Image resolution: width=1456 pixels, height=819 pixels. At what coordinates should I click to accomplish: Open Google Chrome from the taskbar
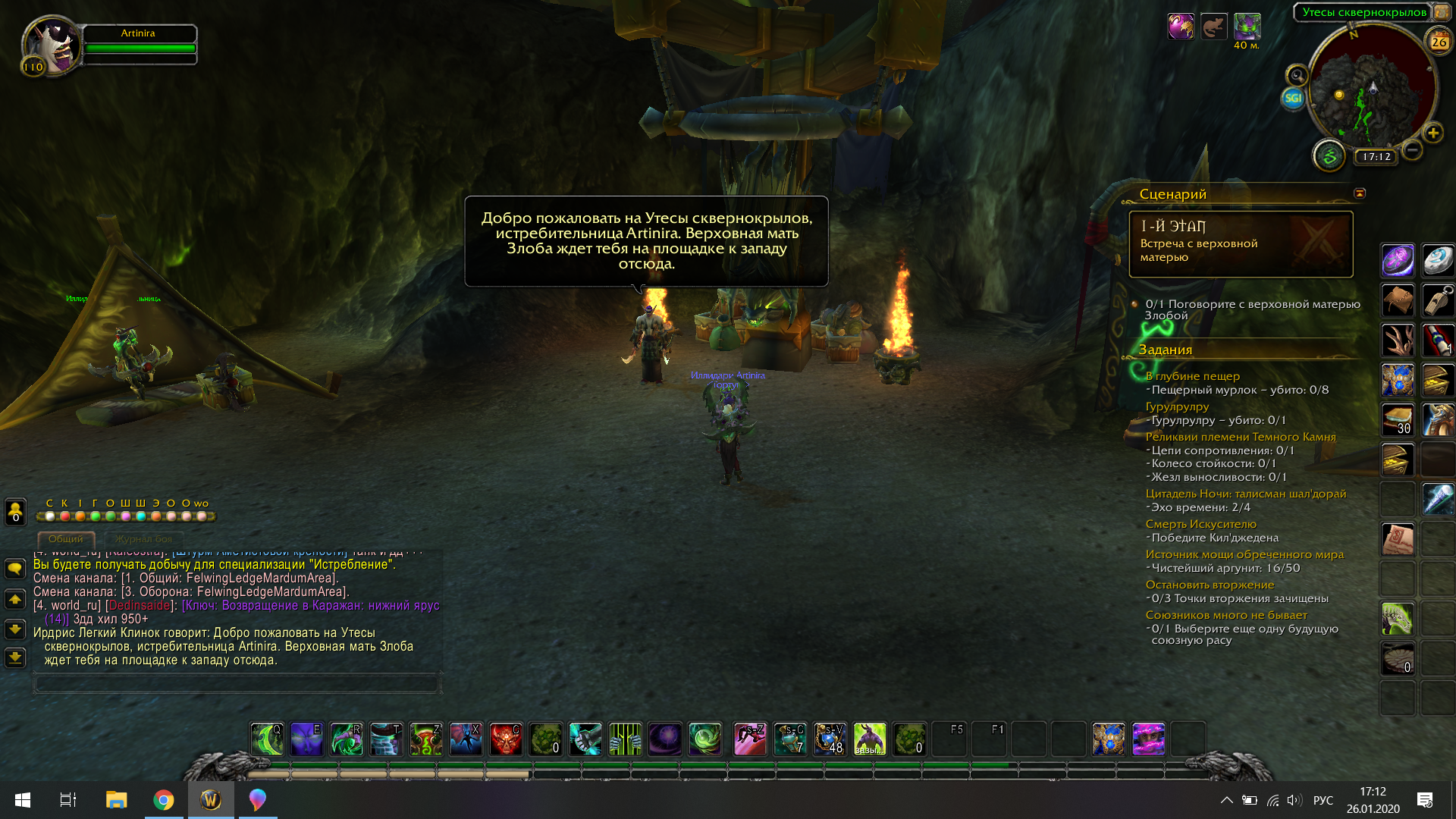(164, 800)
